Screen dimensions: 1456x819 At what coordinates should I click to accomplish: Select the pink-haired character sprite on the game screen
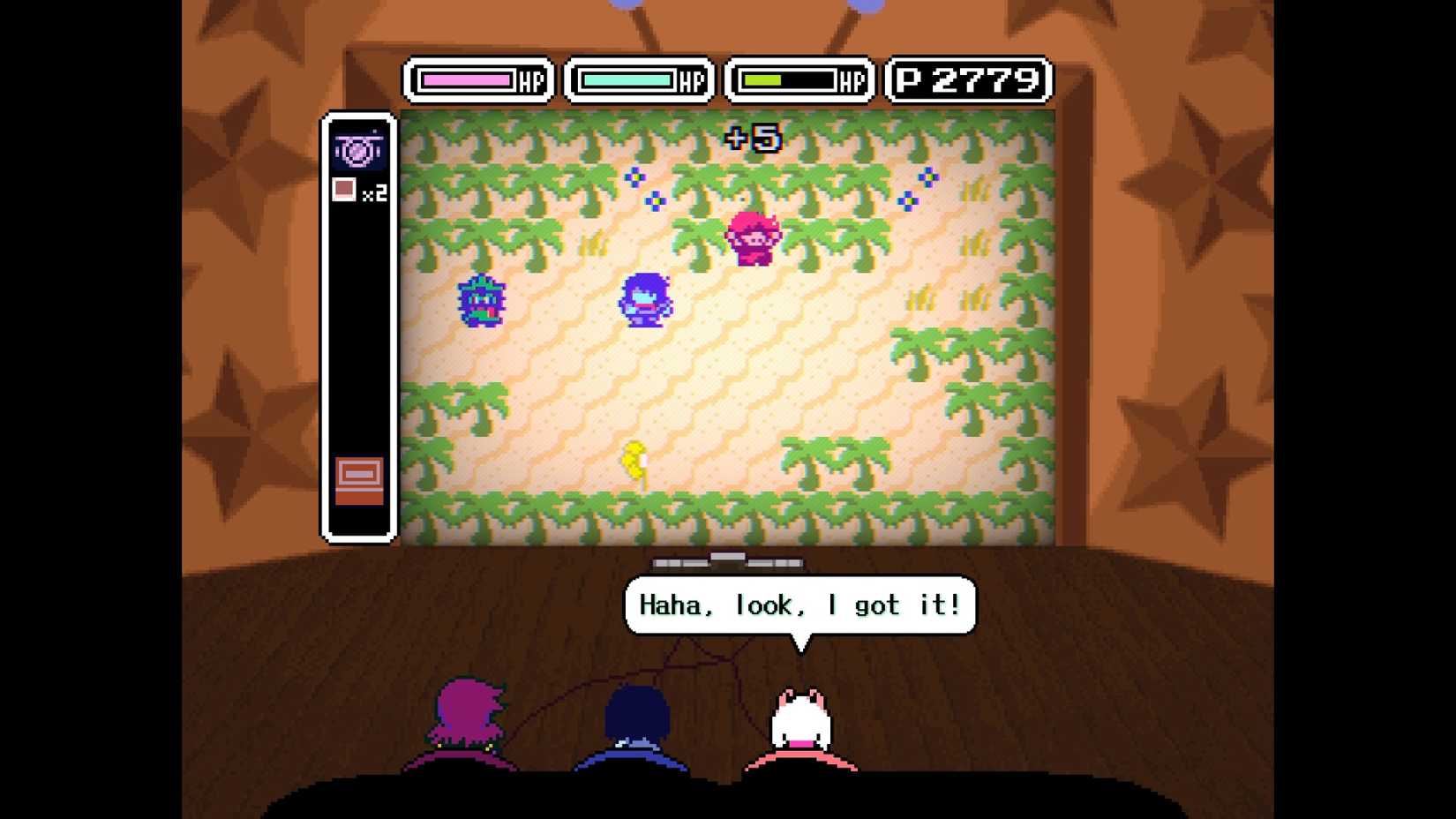pyautogui.click(x=754, y=238)
